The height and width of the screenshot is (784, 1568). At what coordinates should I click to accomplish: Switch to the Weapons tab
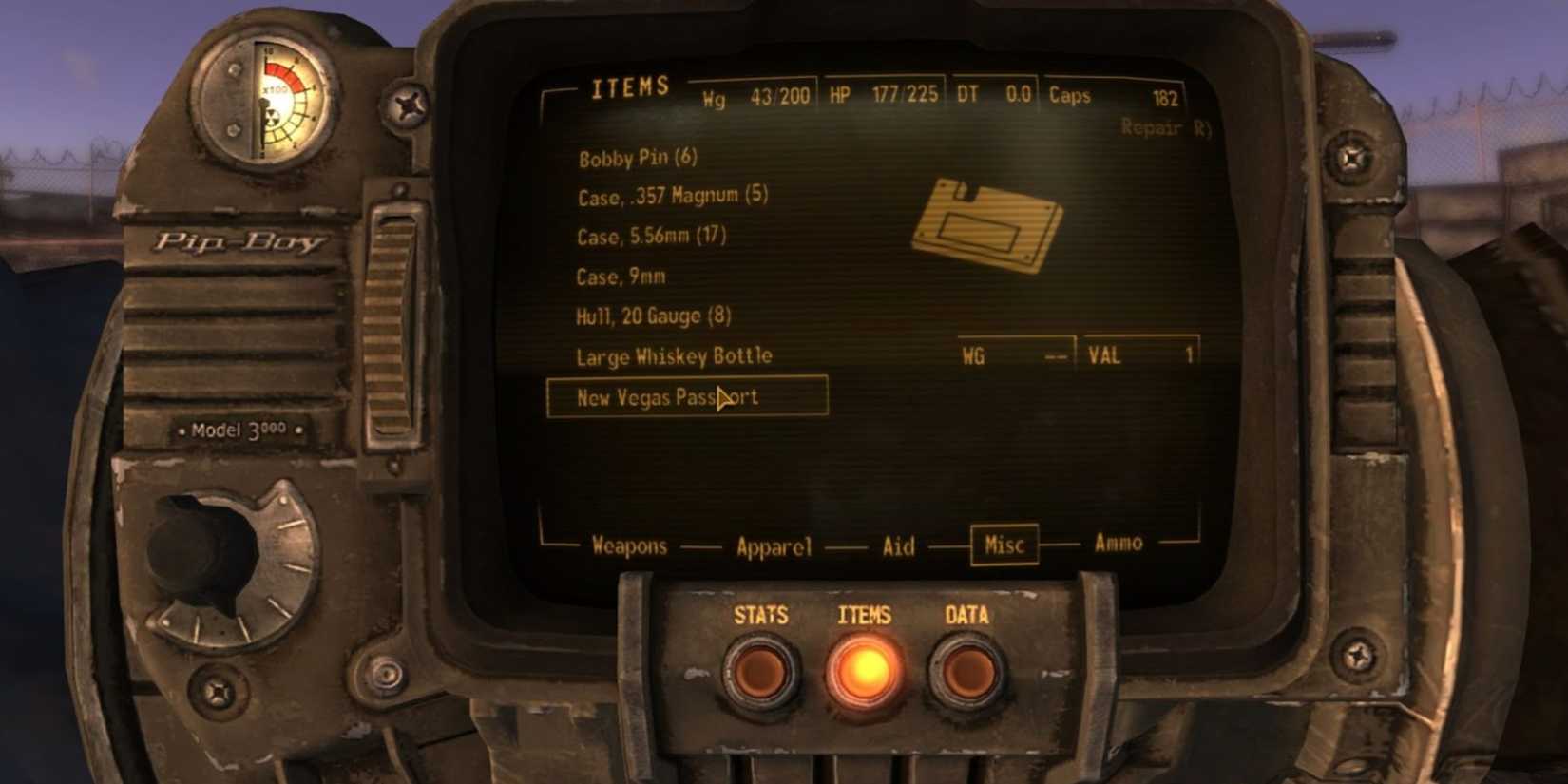pos(629,545)
